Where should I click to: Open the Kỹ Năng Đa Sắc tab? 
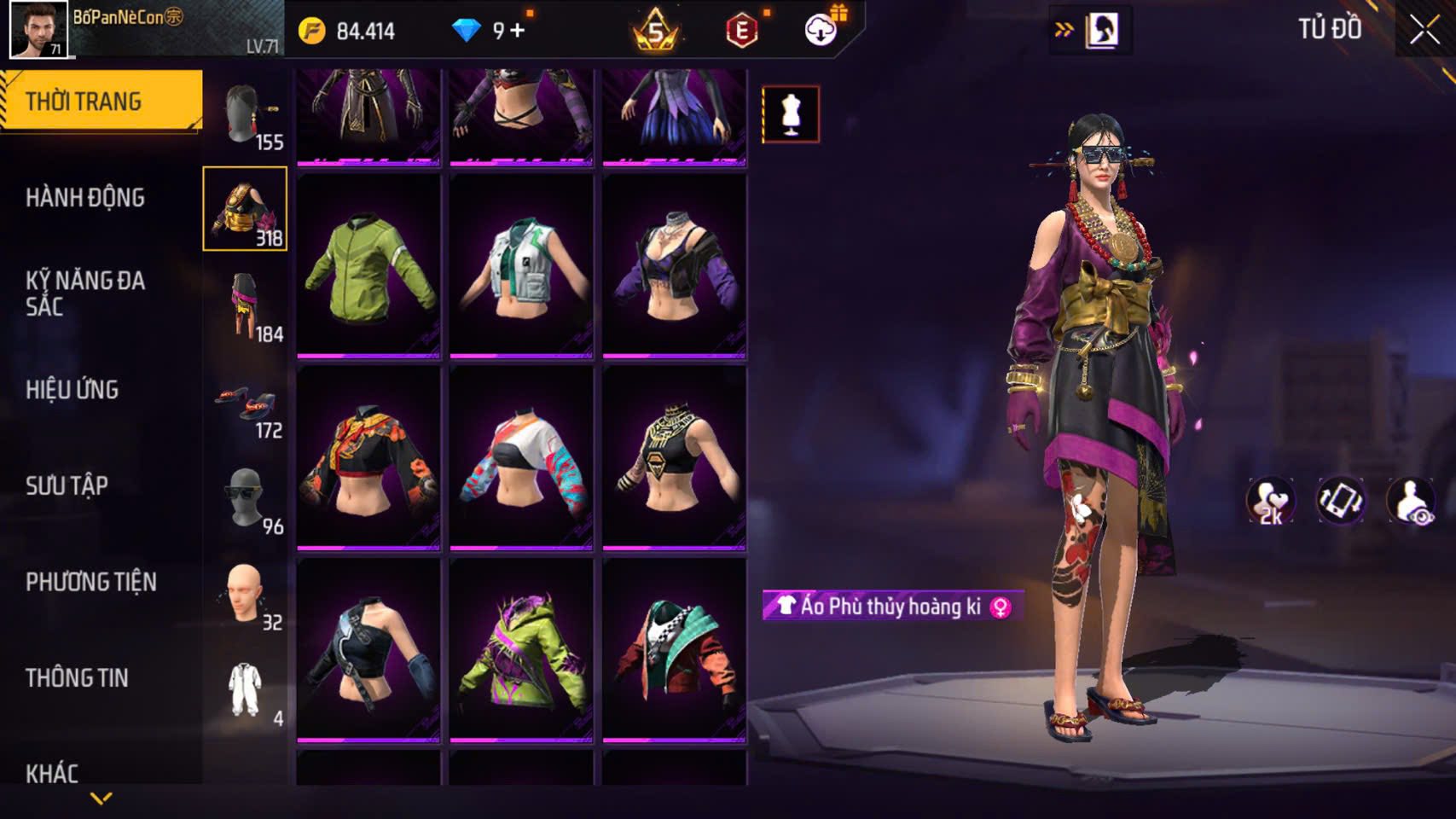coord(85,293)
